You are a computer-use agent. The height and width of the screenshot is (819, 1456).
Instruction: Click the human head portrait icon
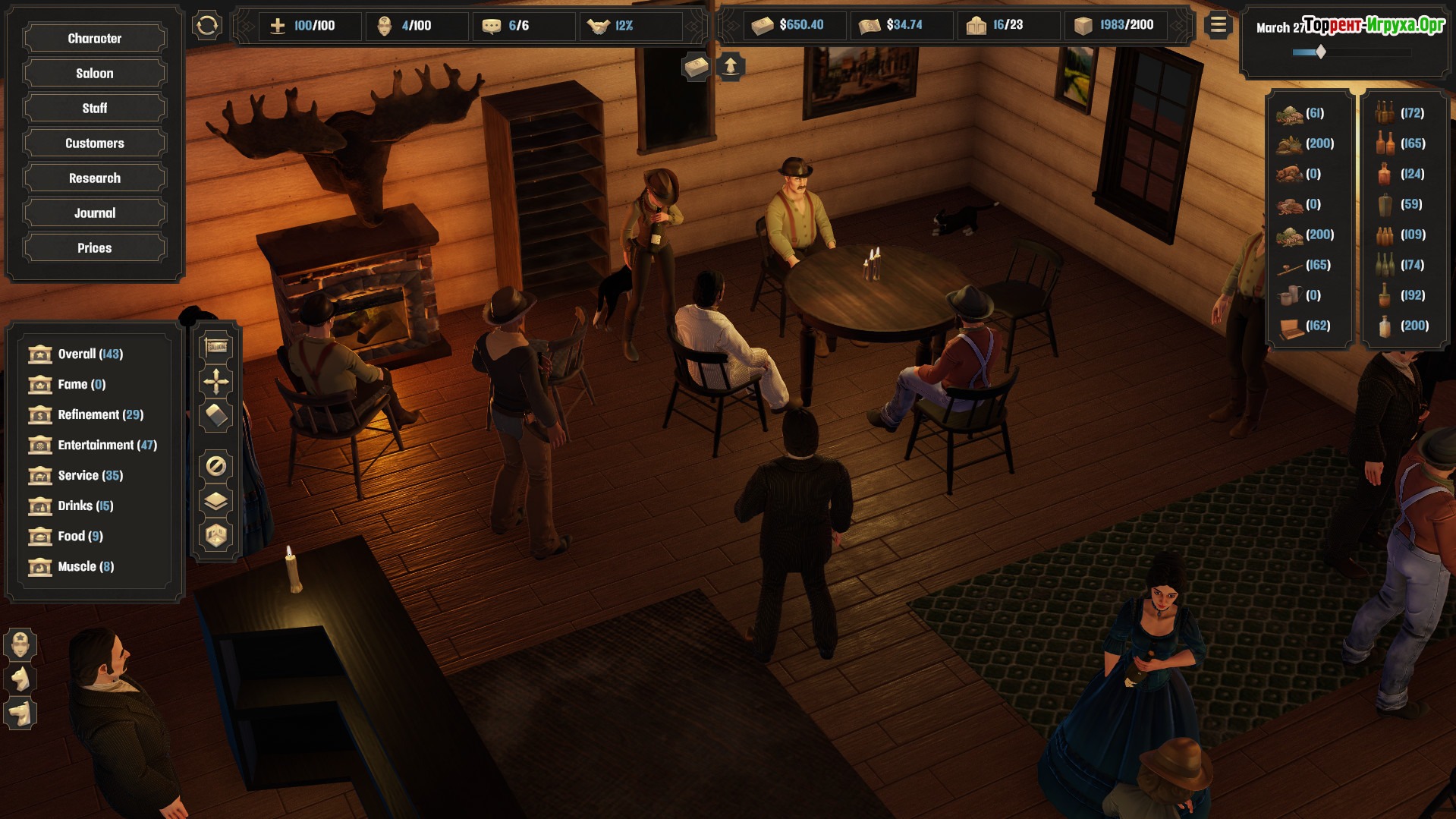(20, 644)
